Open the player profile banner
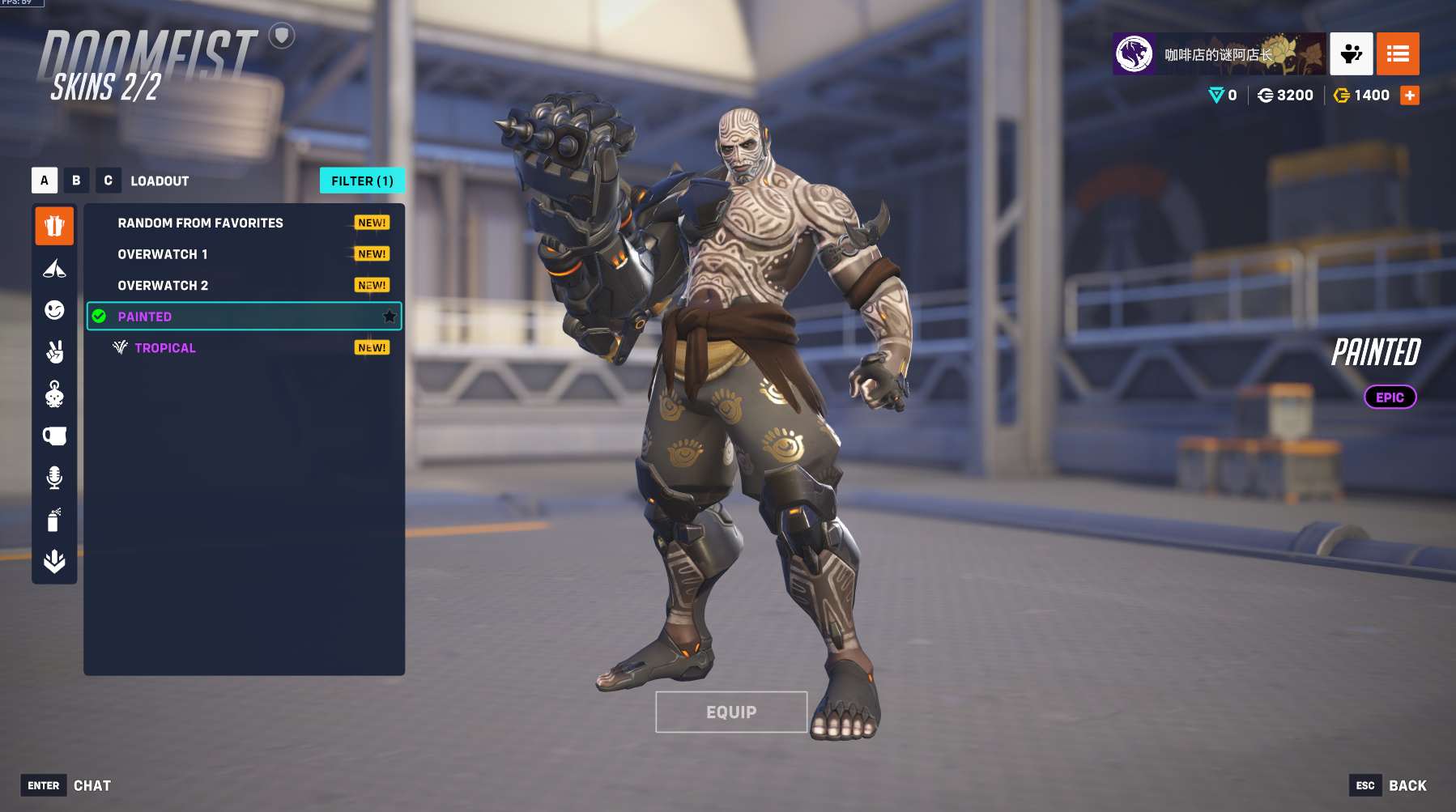This screenshot has width=1456, height=812. pos(1219,54)
